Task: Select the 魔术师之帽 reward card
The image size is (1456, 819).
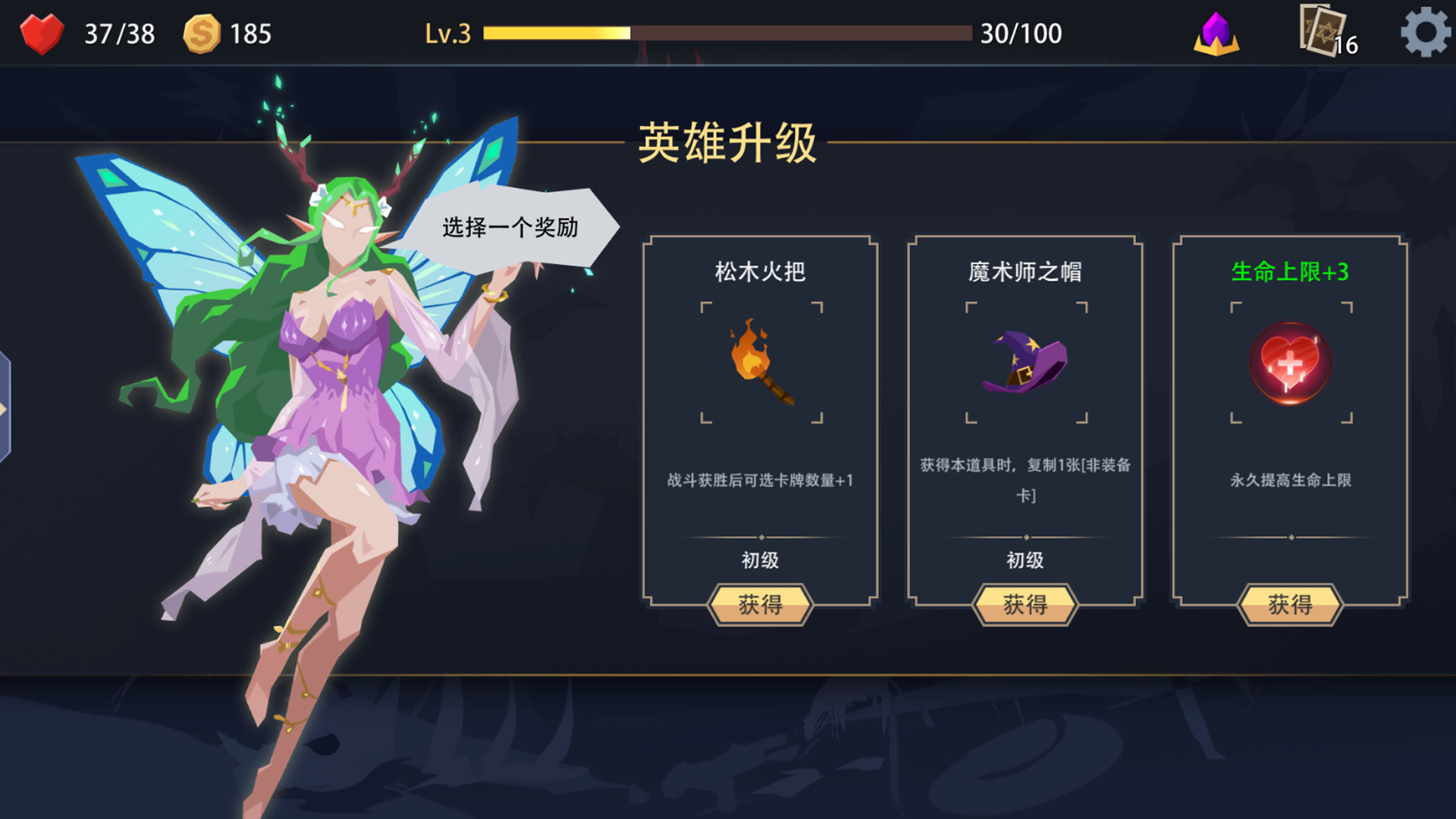Action: (x=1025, y=425)
